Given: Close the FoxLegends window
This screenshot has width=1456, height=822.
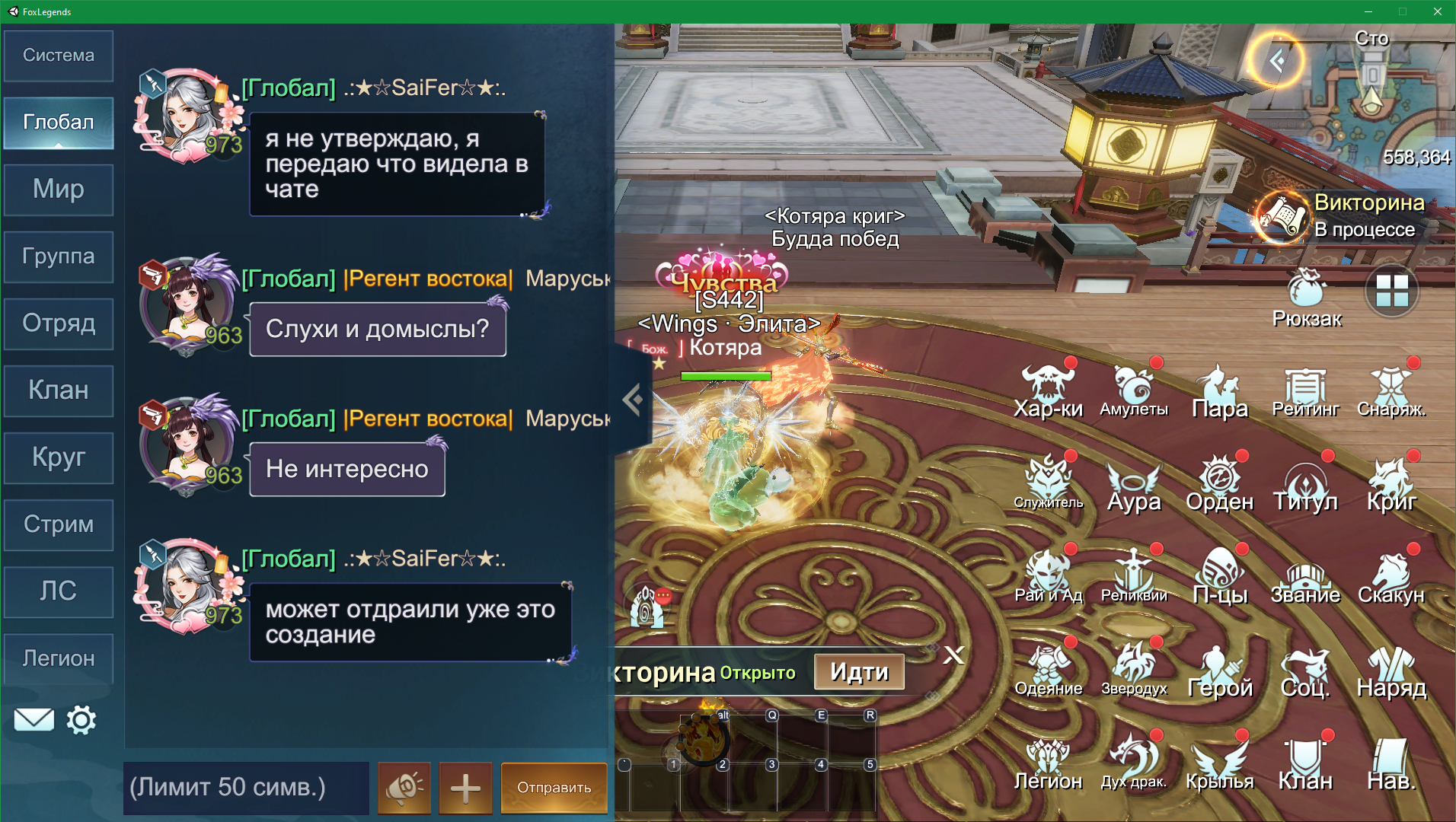Looking at the screenshot, I should click(x=1437, y=11).
